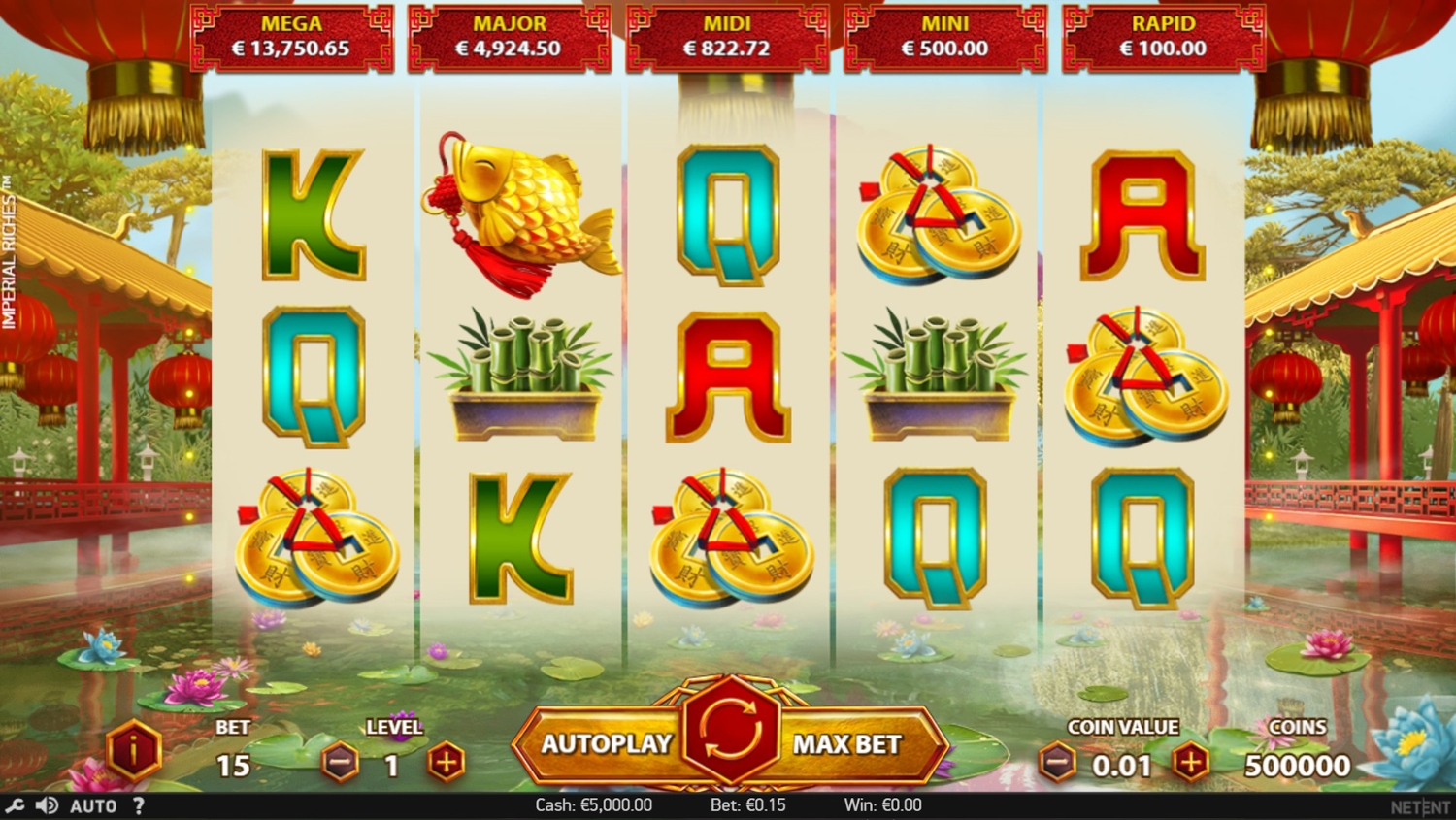This screenshot has width=1456, height=820.
Task: Open the help question mark
Action: click(x=139, y=805)
